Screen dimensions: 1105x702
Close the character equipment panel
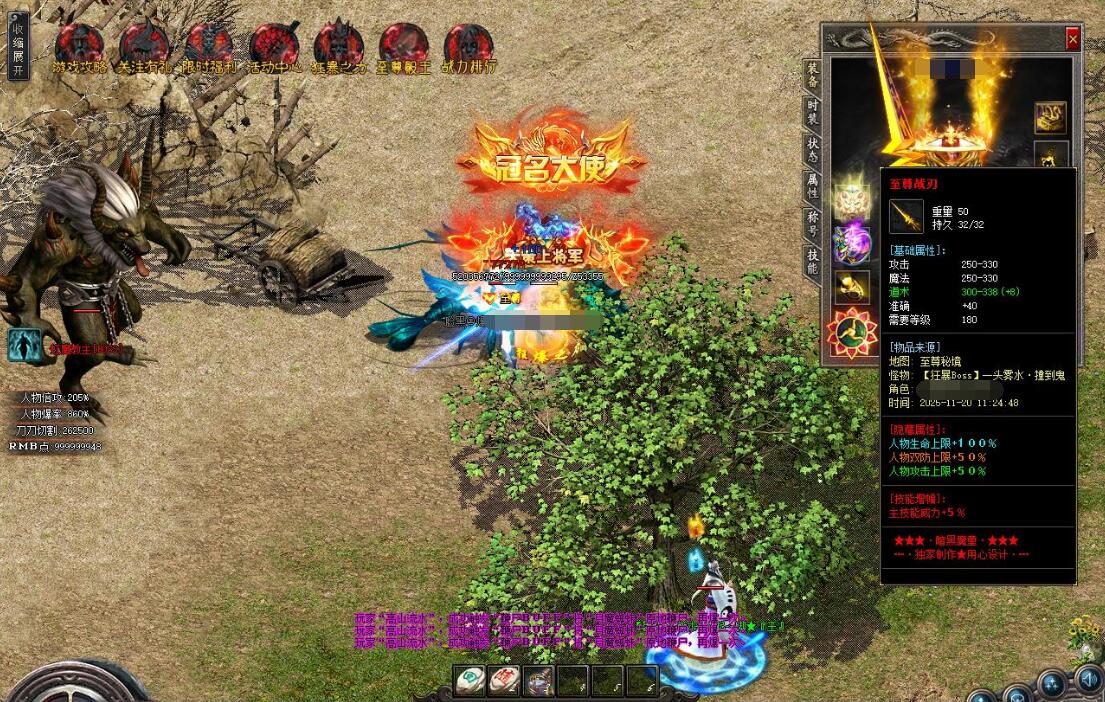[x=1073, y=39]
